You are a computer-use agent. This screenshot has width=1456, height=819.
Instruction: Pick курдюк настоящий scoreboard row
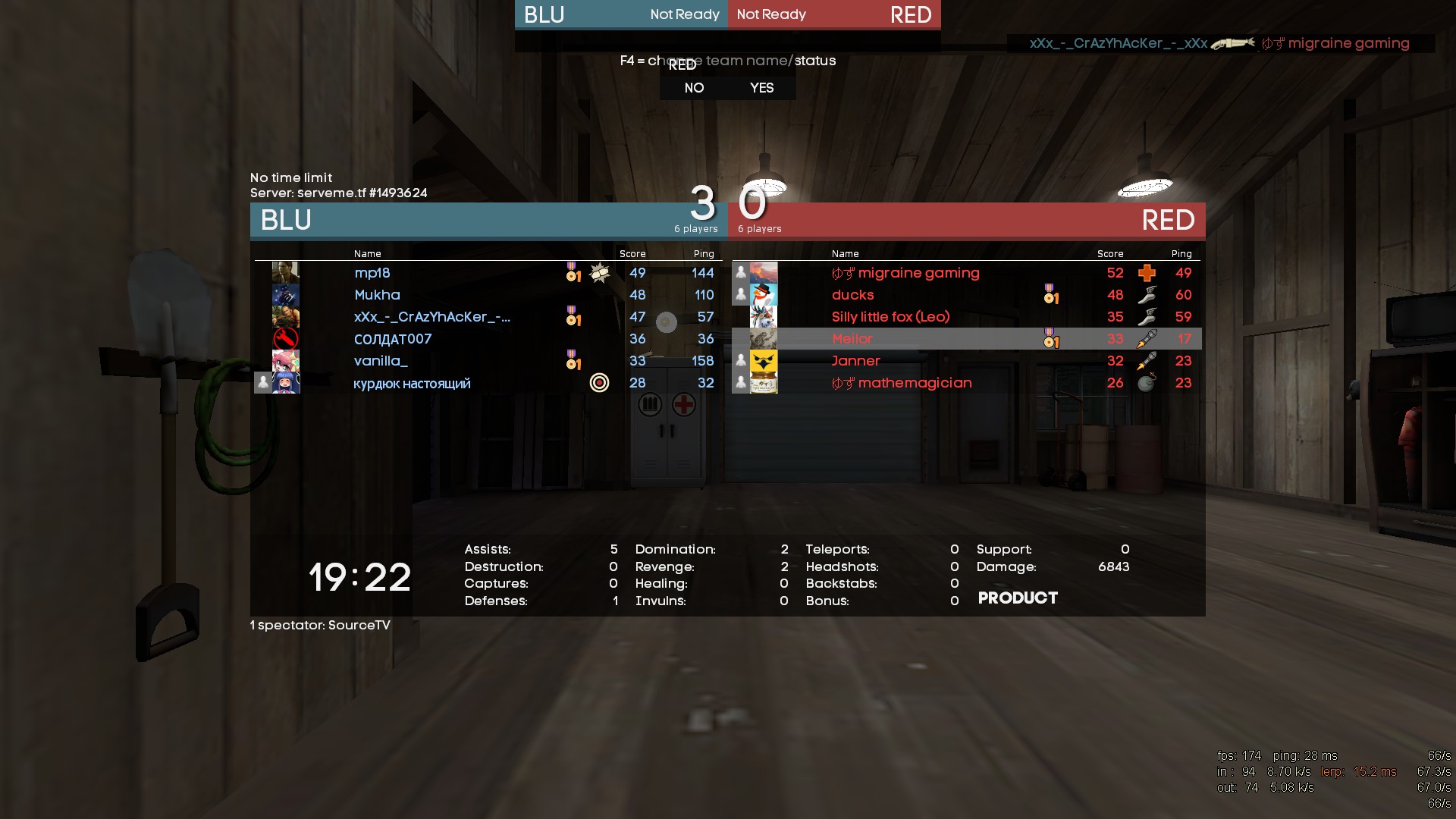tap(412, 384)
